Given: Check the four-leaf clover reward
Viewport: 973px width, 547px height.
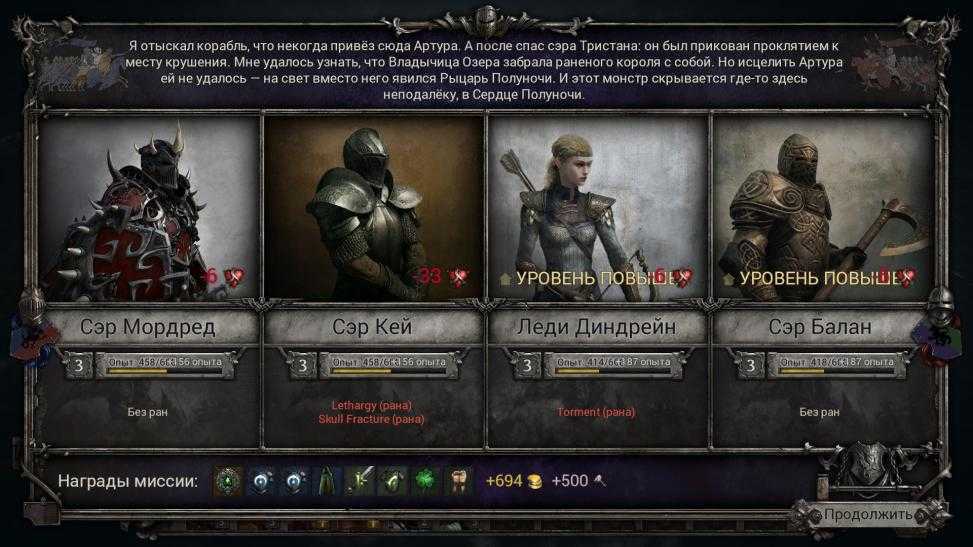Looking at the screenshot, I should (x=425, y=481).
